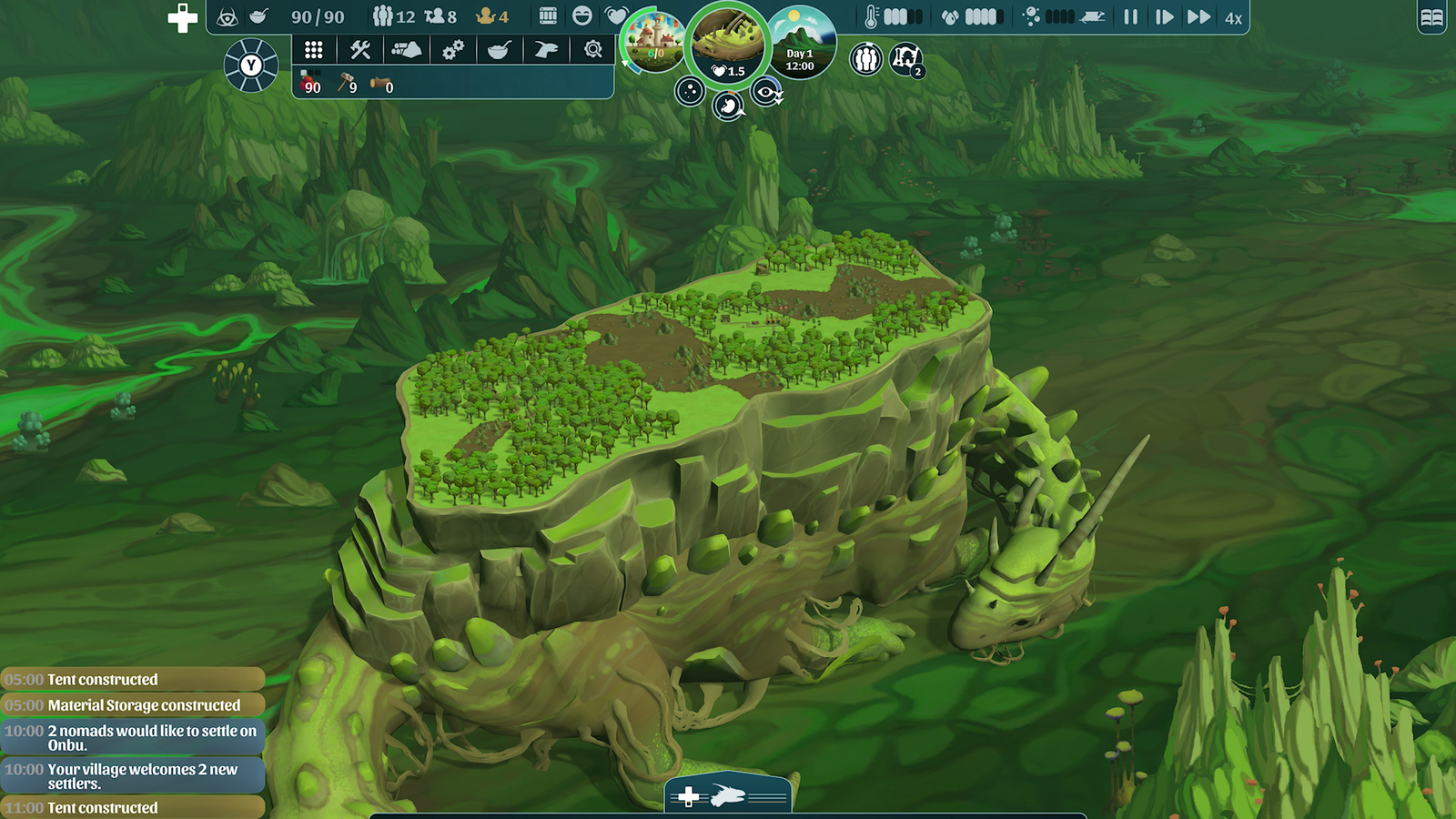
Task: Open the map scroll icon with badge 2
Action: pyautogui.click(x=905, y=59)
